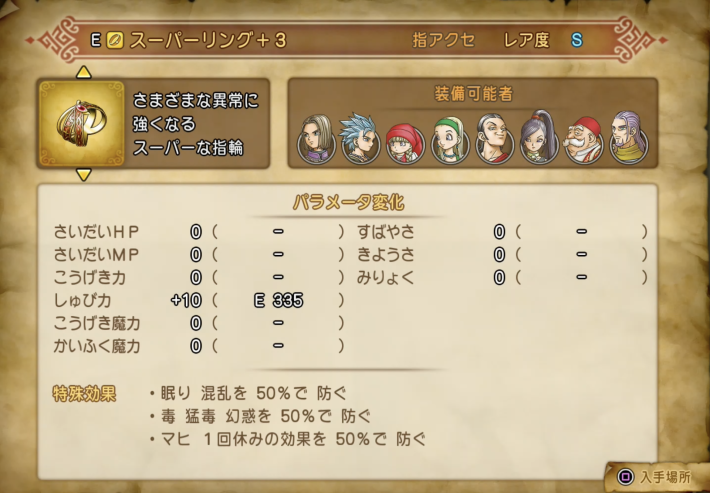
Task: Select the purple-haired bearded knight portrait
Action: [627, 139]
